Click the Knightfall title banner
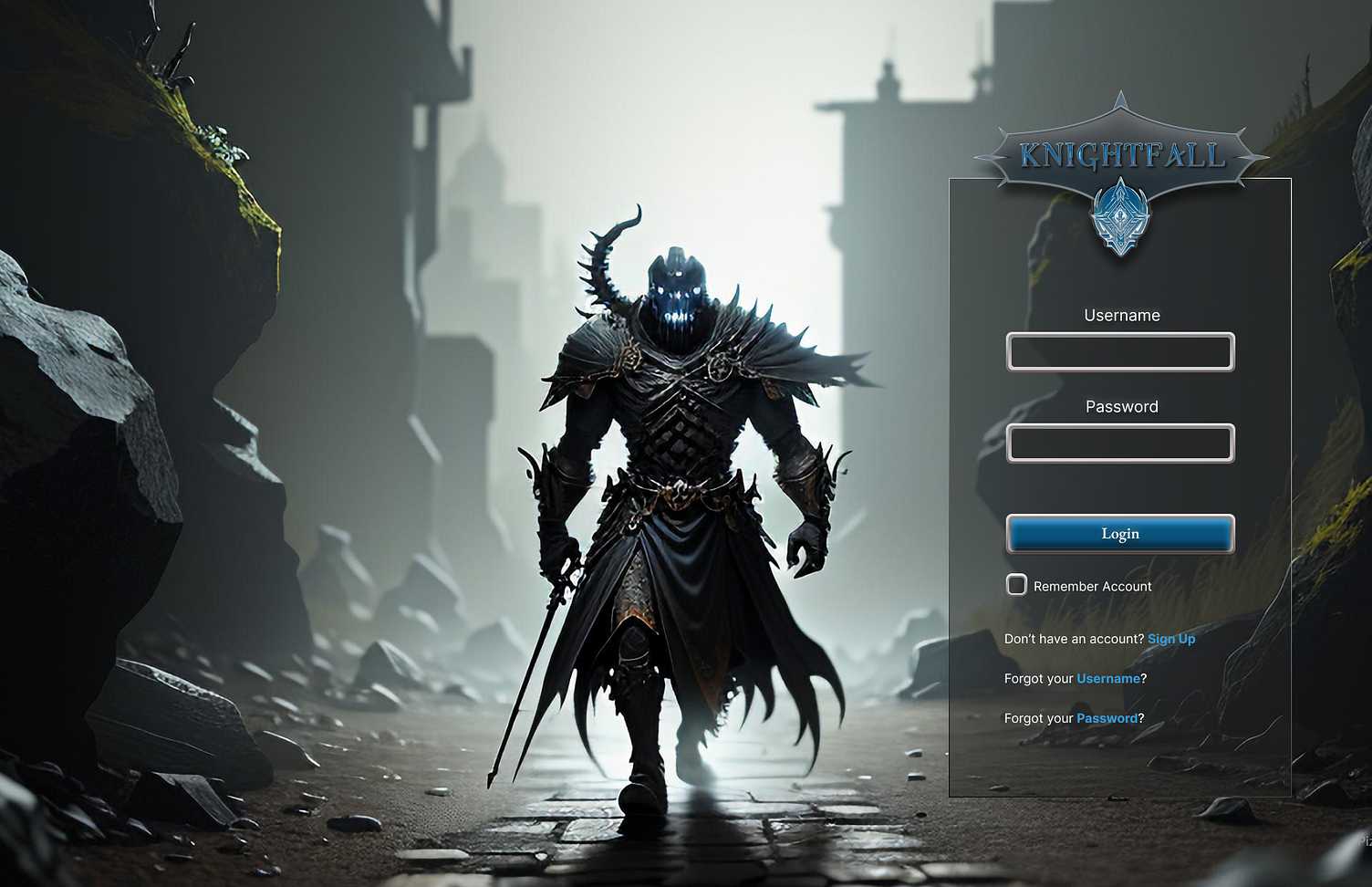The height and width of the screenshot is (887, 1372). pos(1121,154)
